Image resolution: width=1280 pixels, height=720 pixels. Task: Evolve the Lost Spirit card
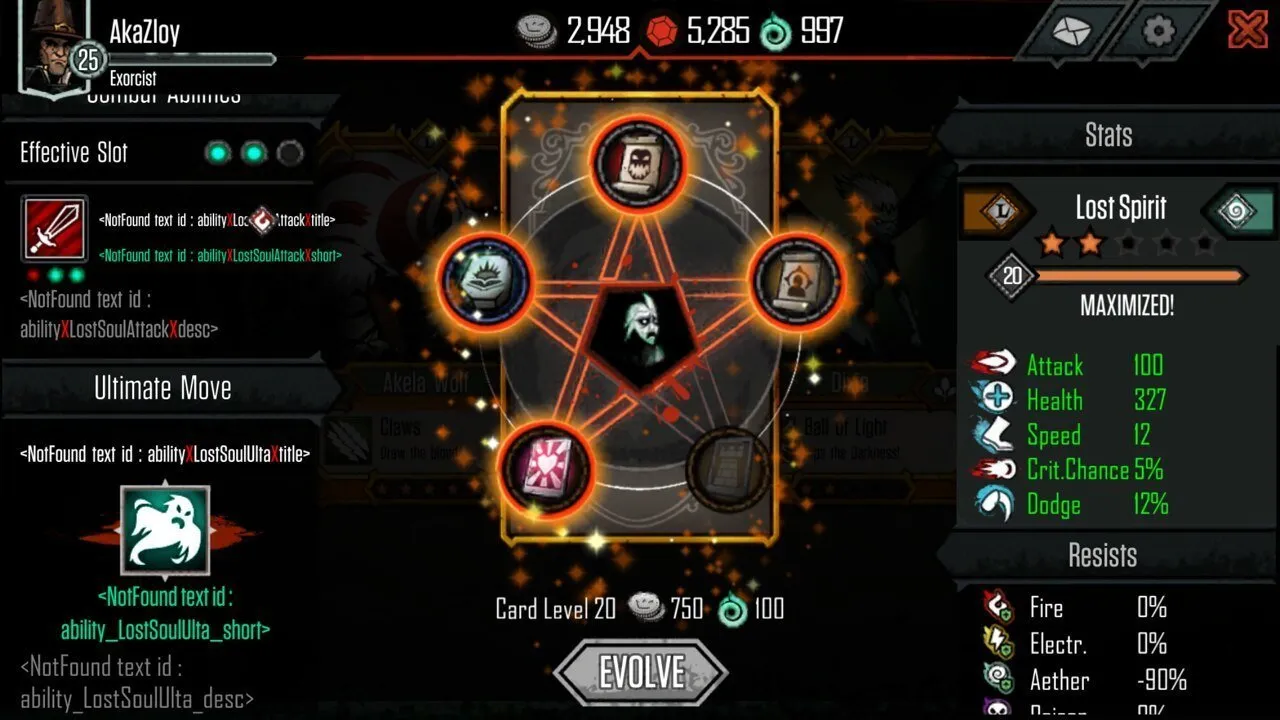point(641,672)
